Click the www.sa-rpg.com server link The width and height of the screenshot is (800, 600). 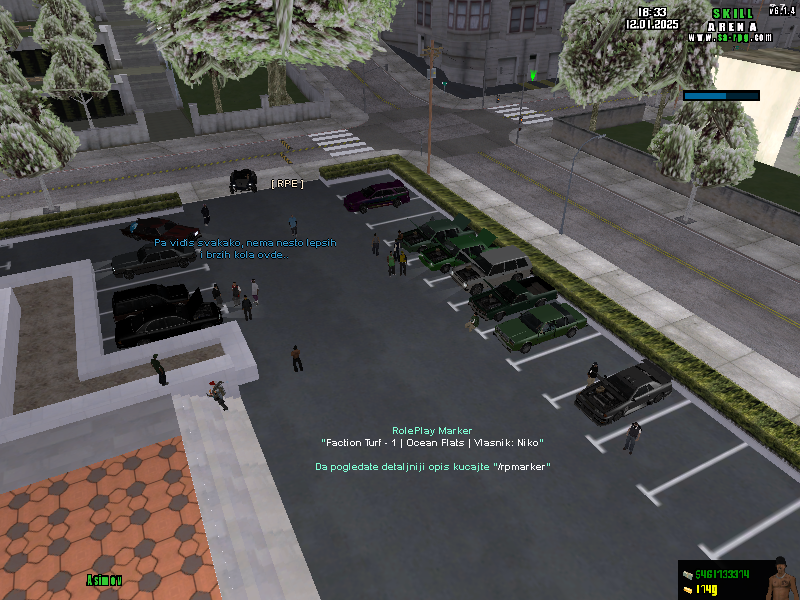click(730, 38)
